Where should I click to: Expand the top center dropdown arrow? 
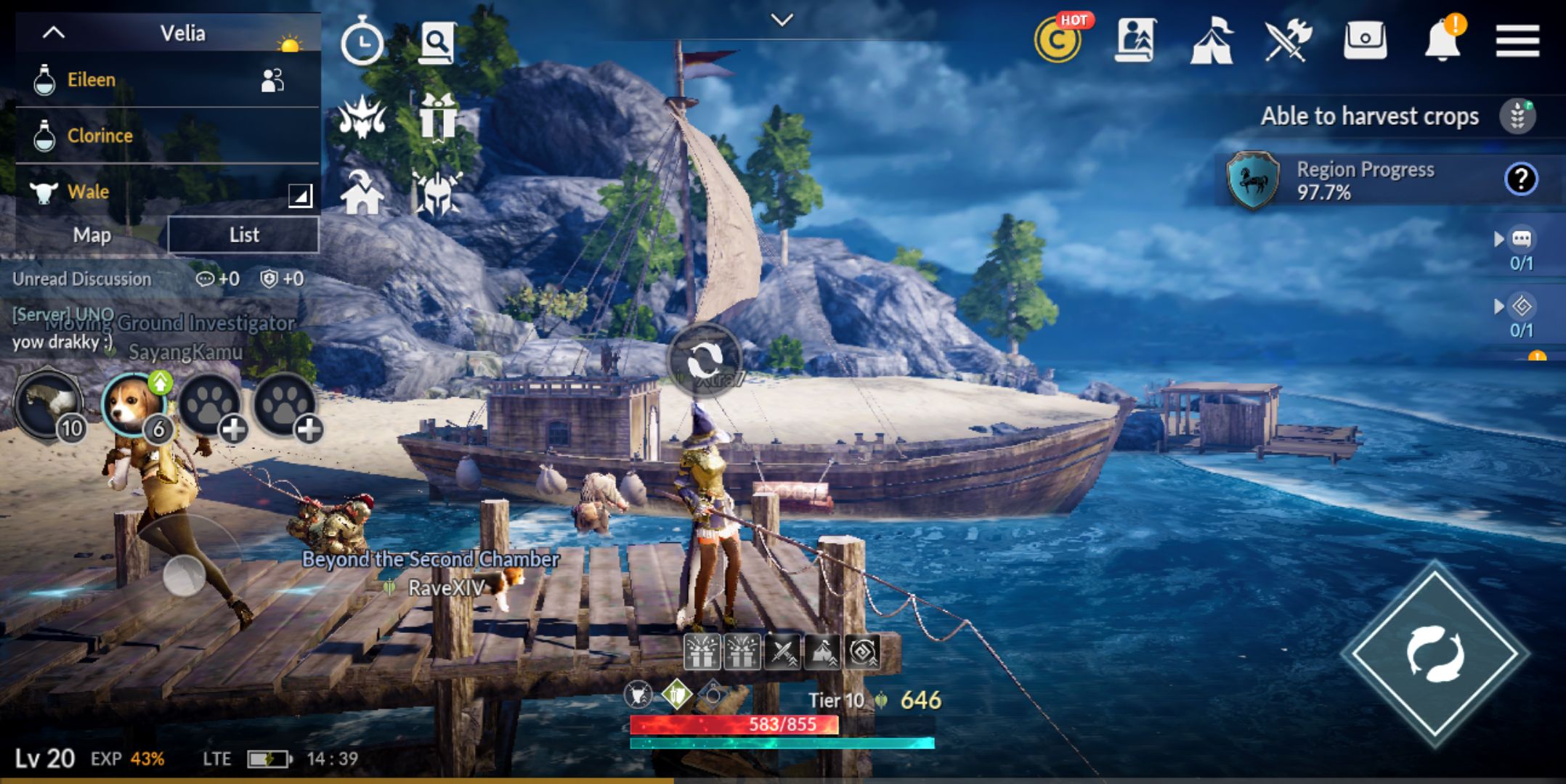[x=782, y=20]
